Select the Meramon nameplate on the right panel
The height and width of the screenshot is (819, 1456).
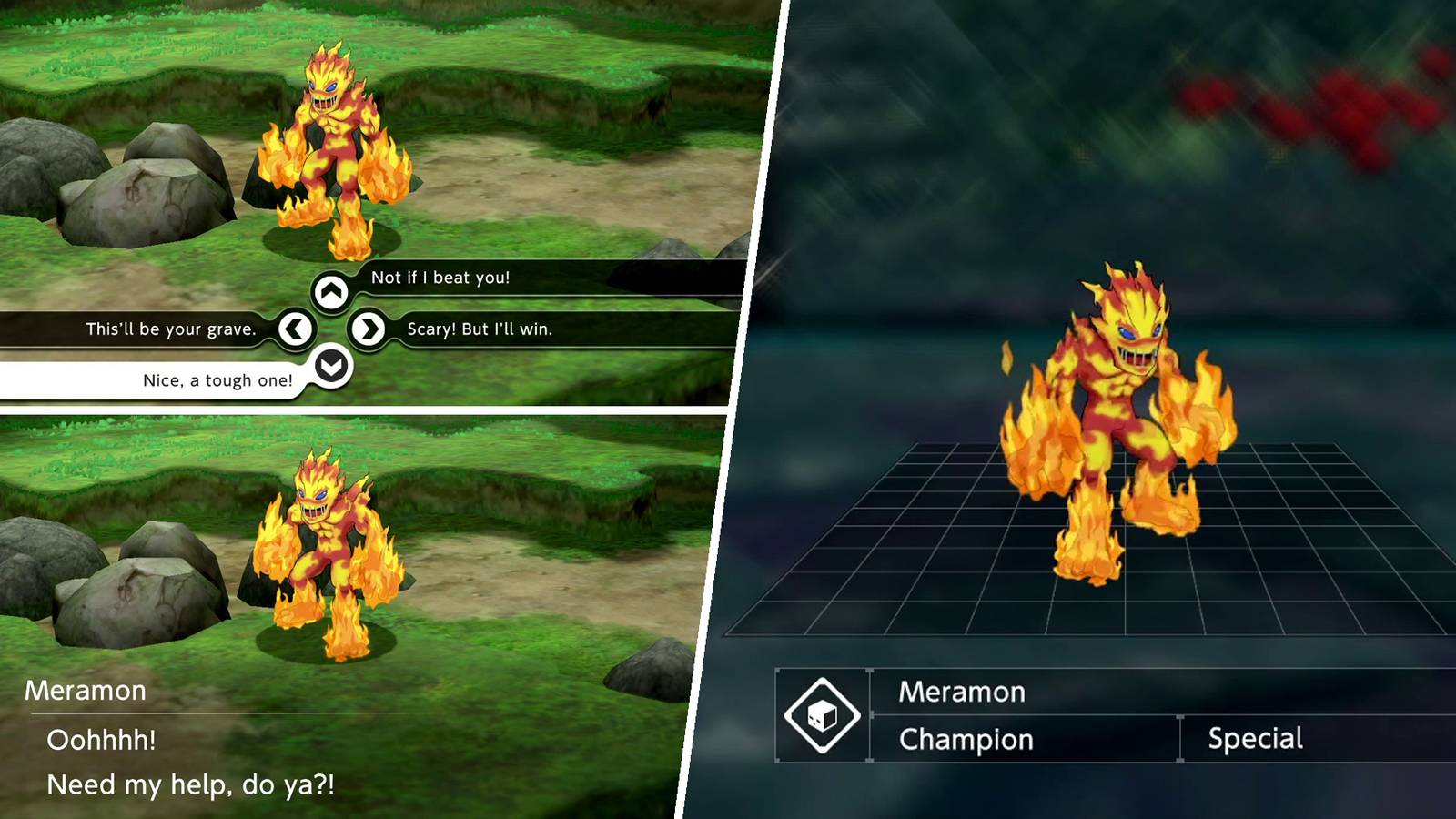pos(964,693)
